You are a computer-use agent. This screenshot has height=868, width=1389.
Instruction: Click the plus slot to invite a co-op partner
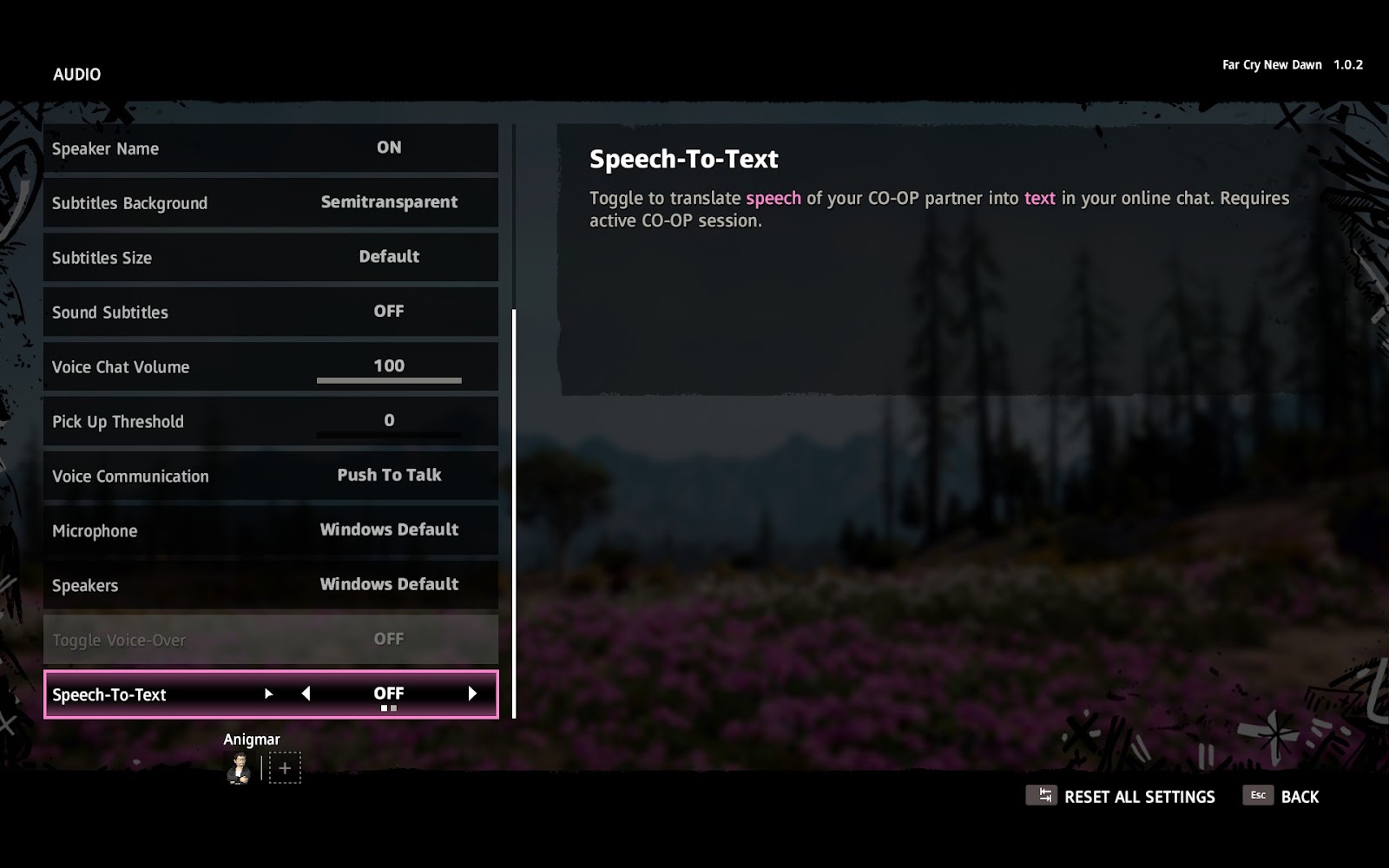click(x=285, y=768)
